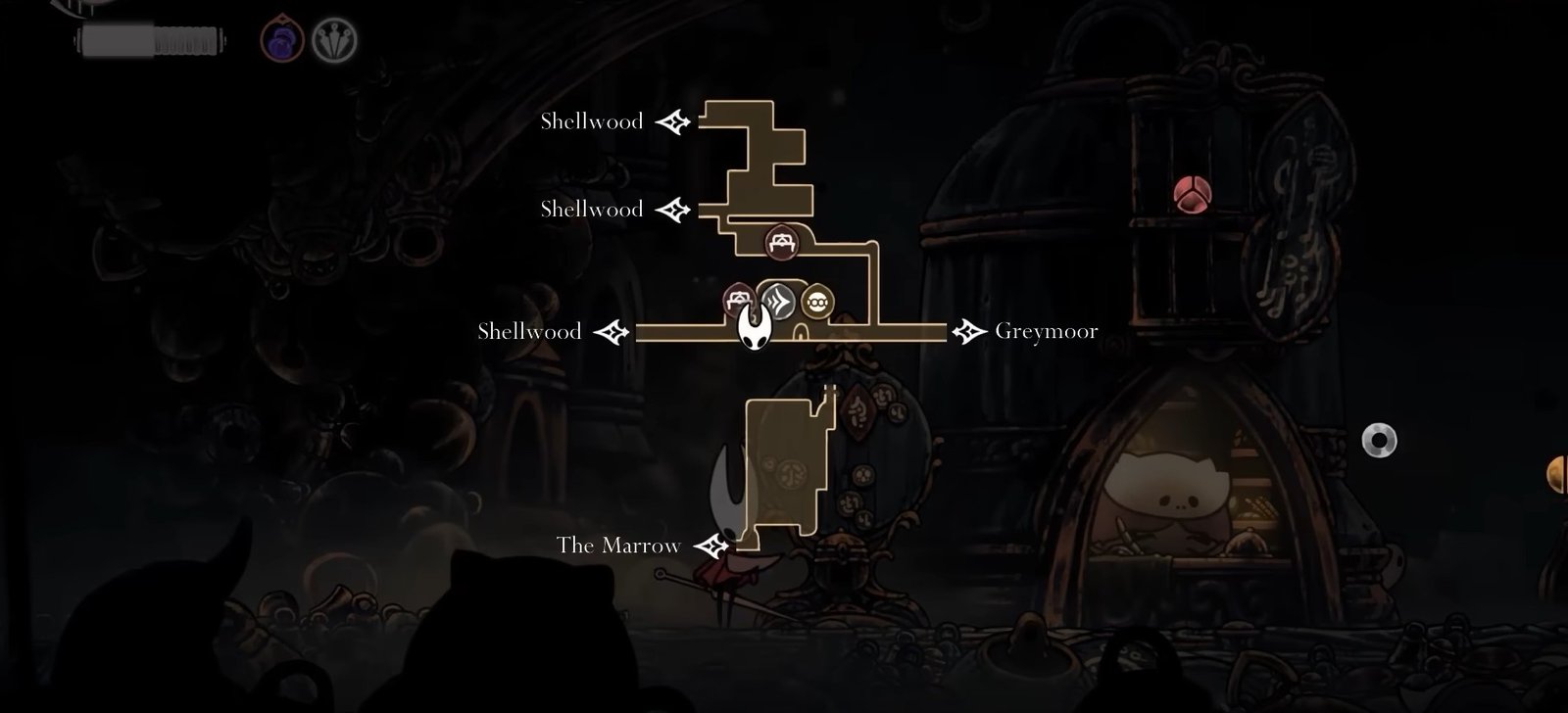This screenshot has height=713, width=1568.
Task: Choose the Greymoor area exit label
Action: [1046, 331]
